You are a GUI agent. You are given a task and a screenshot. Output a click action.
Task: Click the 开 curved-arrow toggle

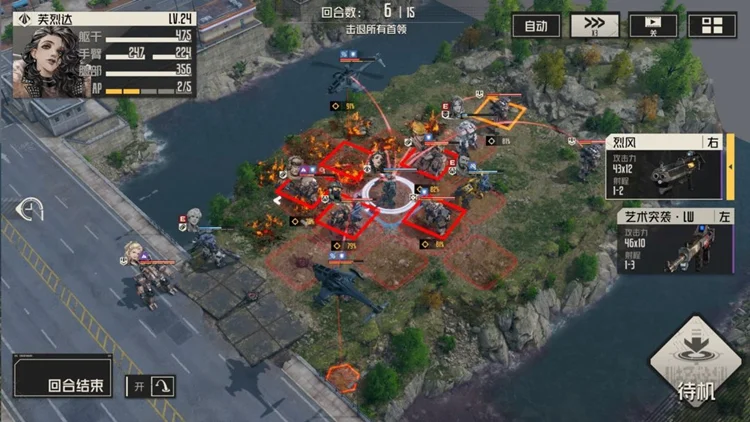tap(150, 385)
